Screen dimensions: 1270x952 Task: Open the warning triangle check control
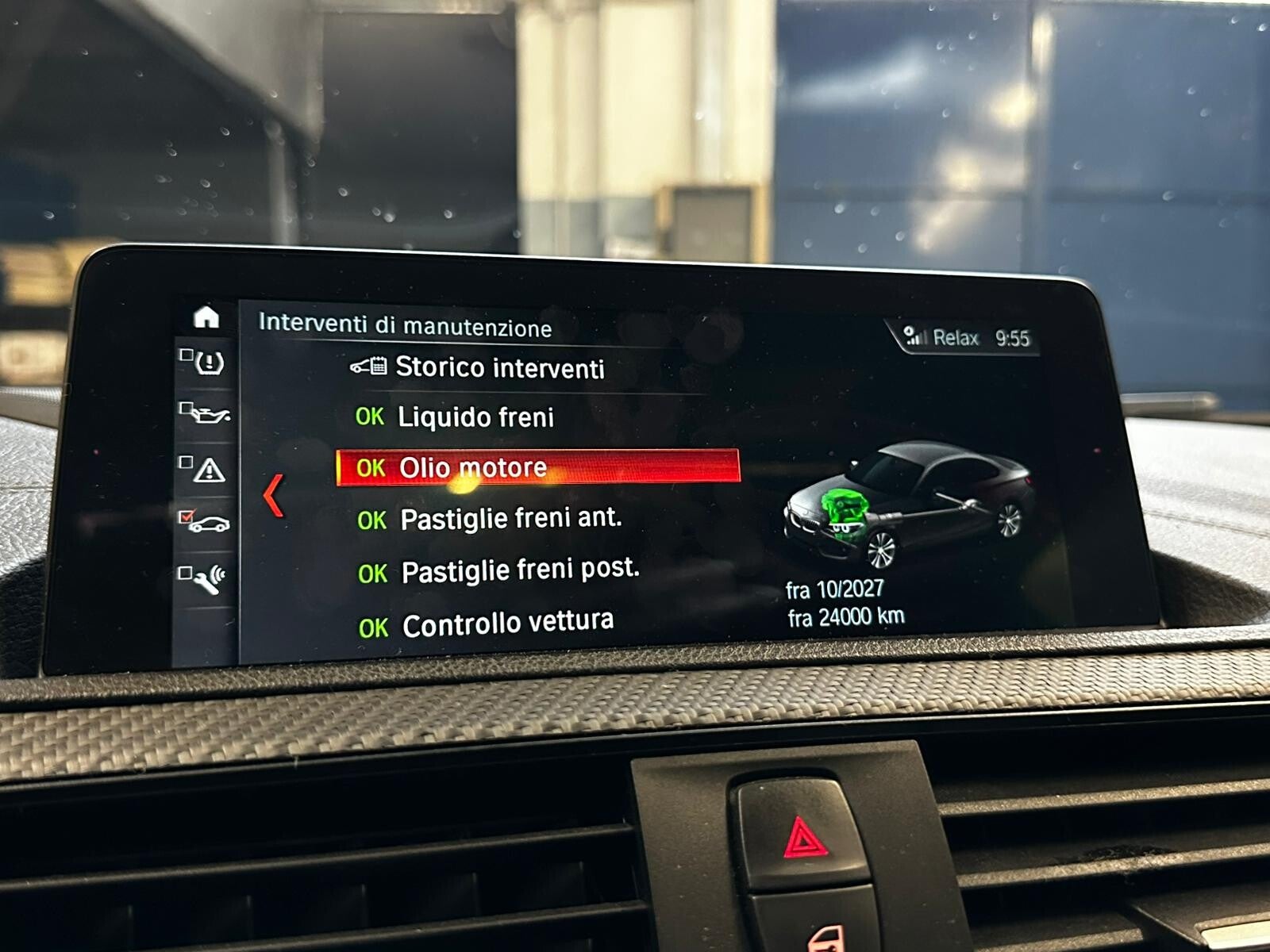click(x=208, y=470)
